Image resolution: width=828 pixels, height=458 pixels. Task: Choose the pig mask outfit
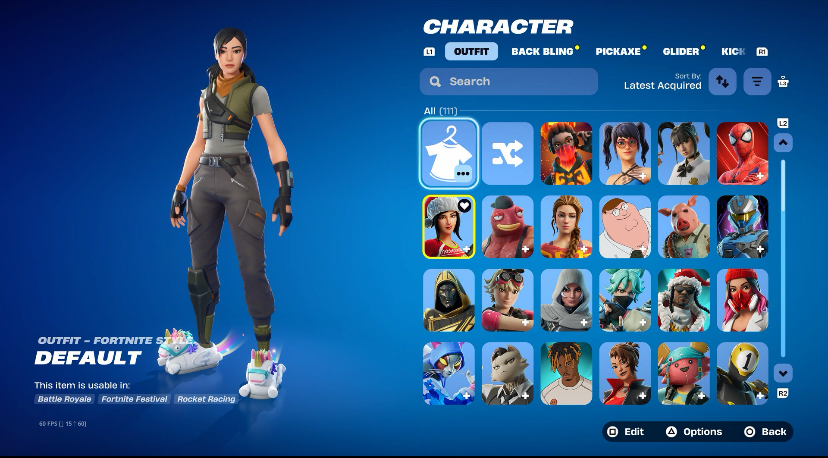click(684, 227)
